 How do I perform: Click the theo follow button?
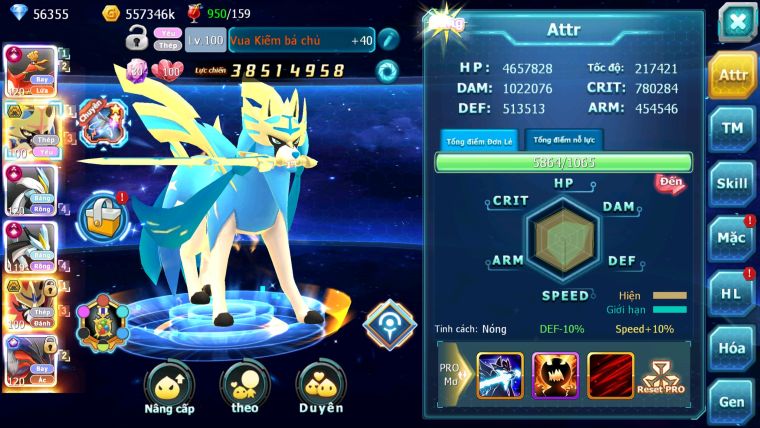tap(244, 388)
